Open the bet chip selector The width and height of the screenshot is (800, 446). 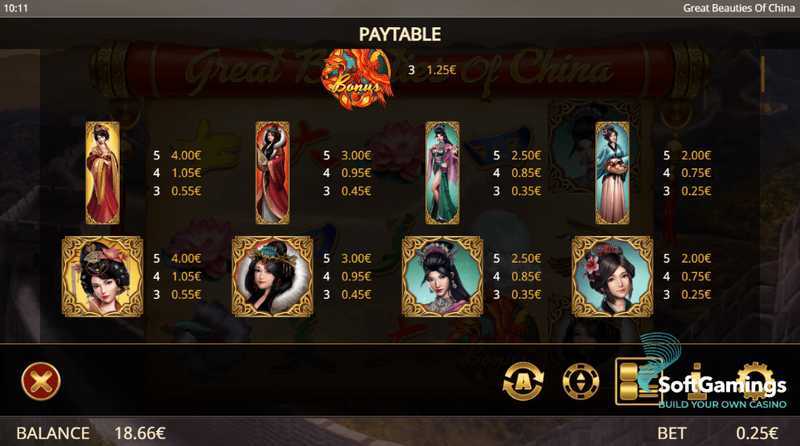(x=580, y=380)
